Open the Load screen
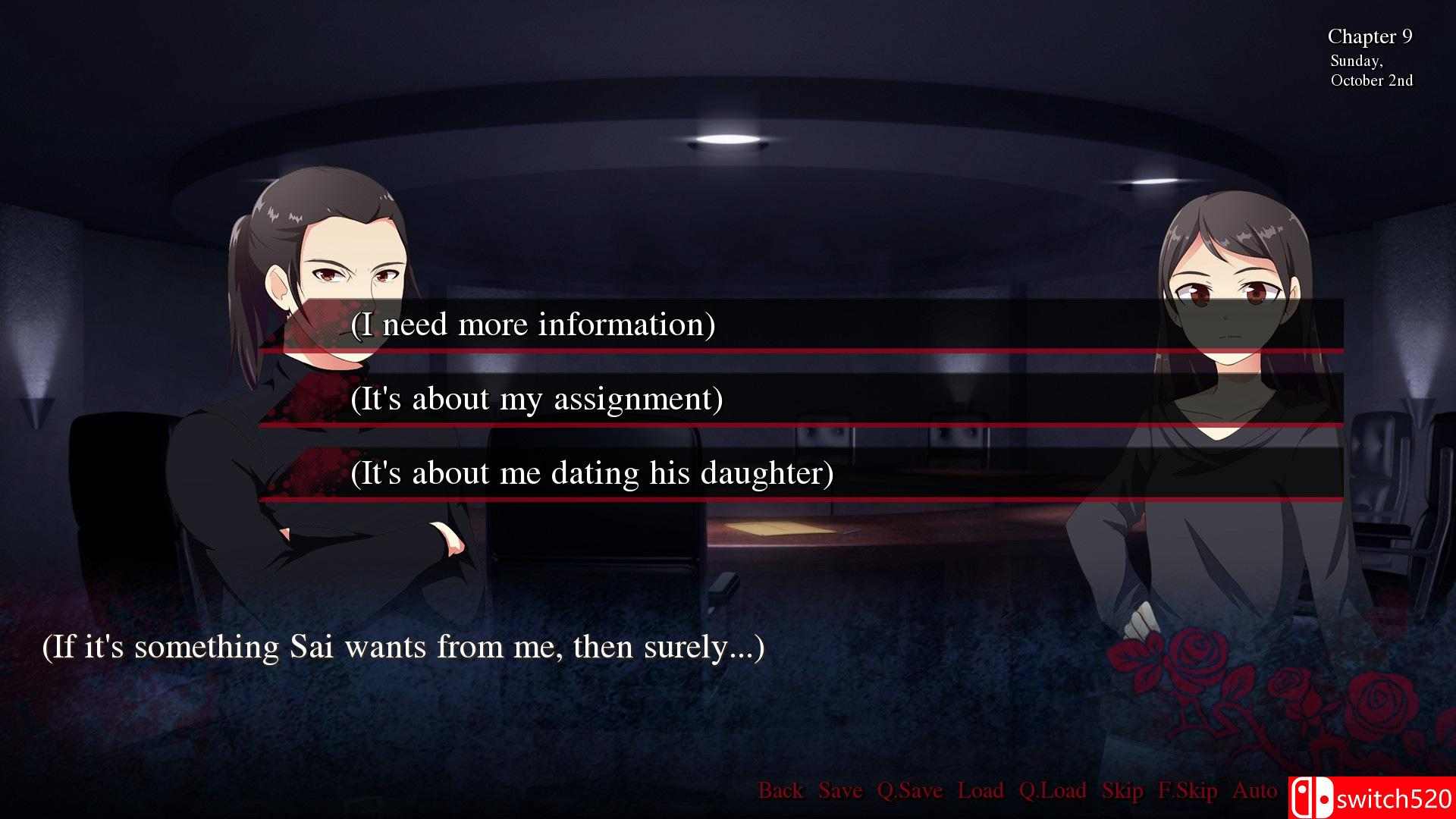The width and height of the screenshot is (1456, 819). 981,791
